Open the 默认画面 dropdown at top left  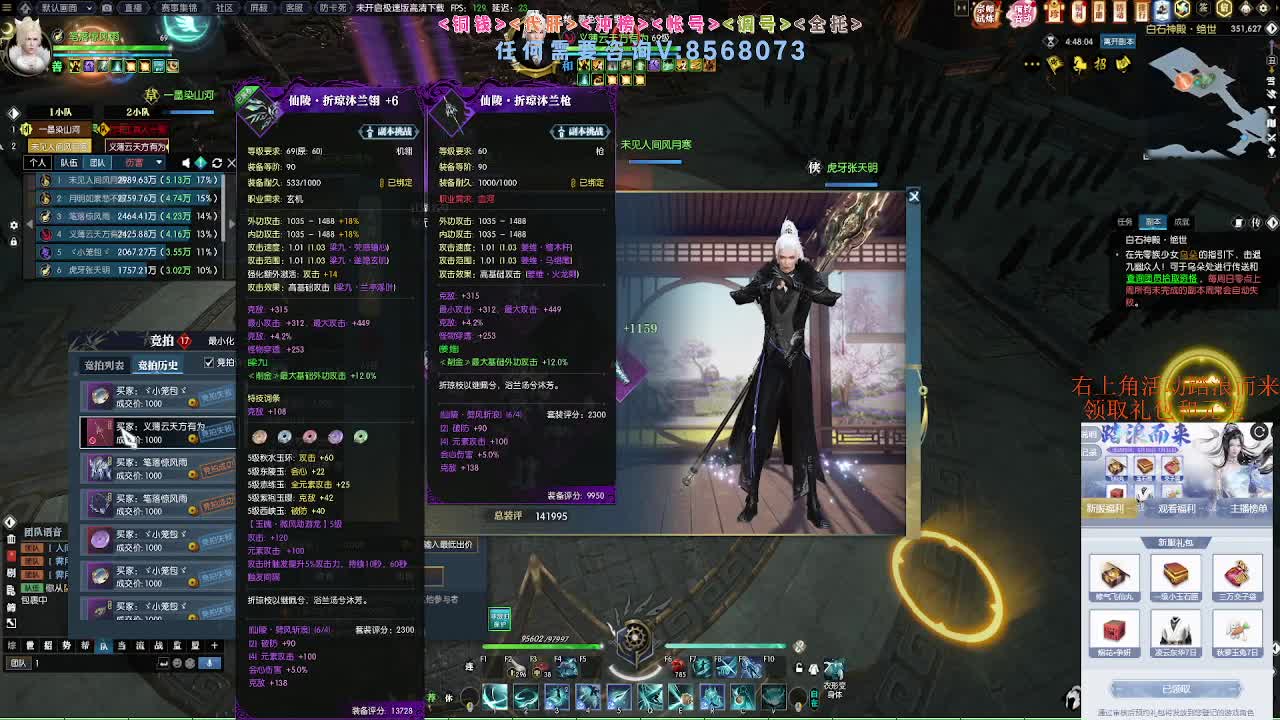tap(60, 8)
